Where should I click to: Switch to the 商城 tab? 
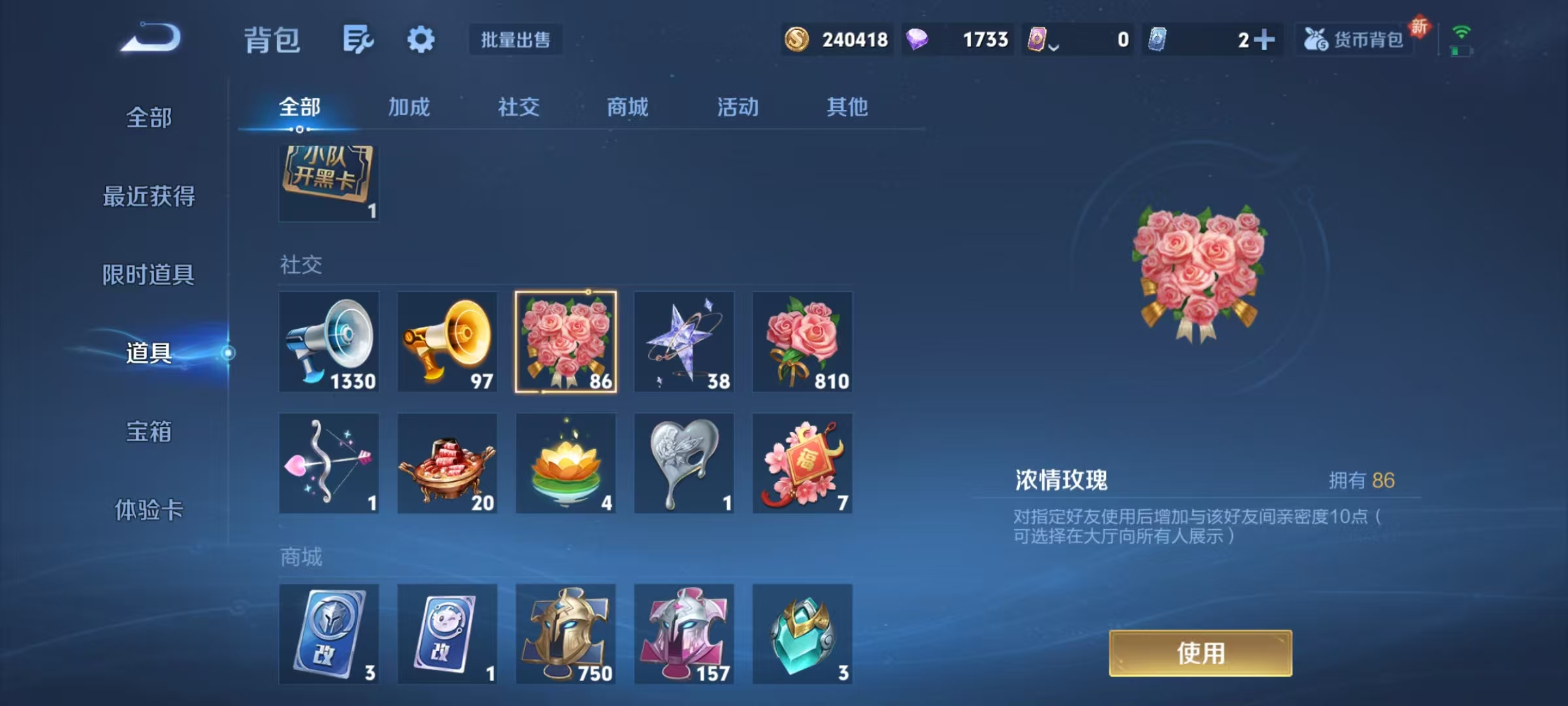(x=626, y=107)
